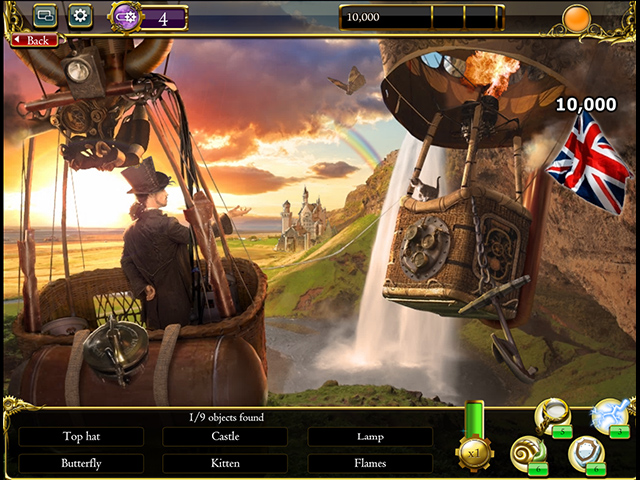Activate the shield power-up
Screen dimensions: 640x480
(x=585, y=454)
